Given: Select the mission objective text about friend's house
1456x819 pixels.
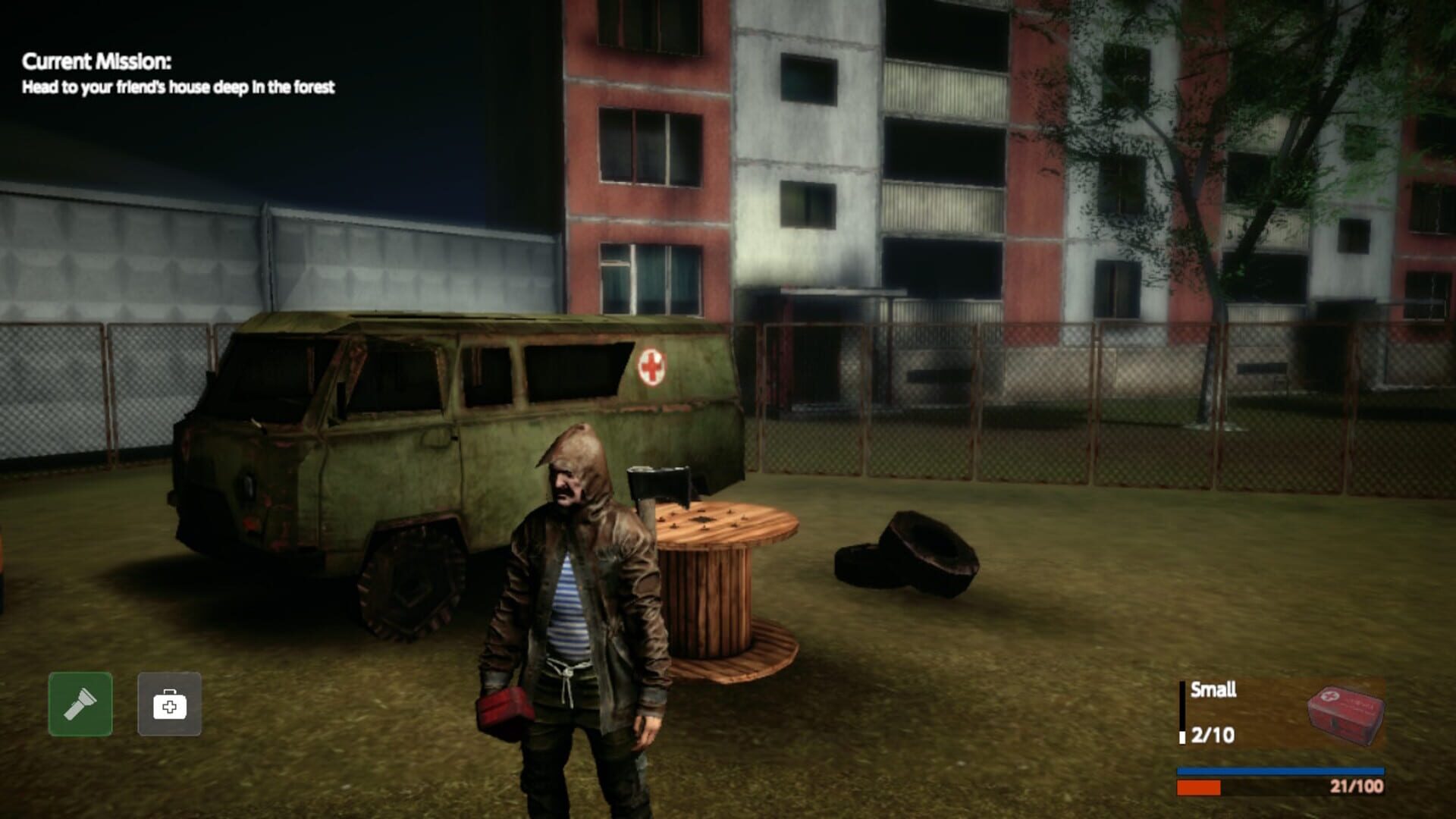Looking at the screenshot, I should click(x=178, y=87).
